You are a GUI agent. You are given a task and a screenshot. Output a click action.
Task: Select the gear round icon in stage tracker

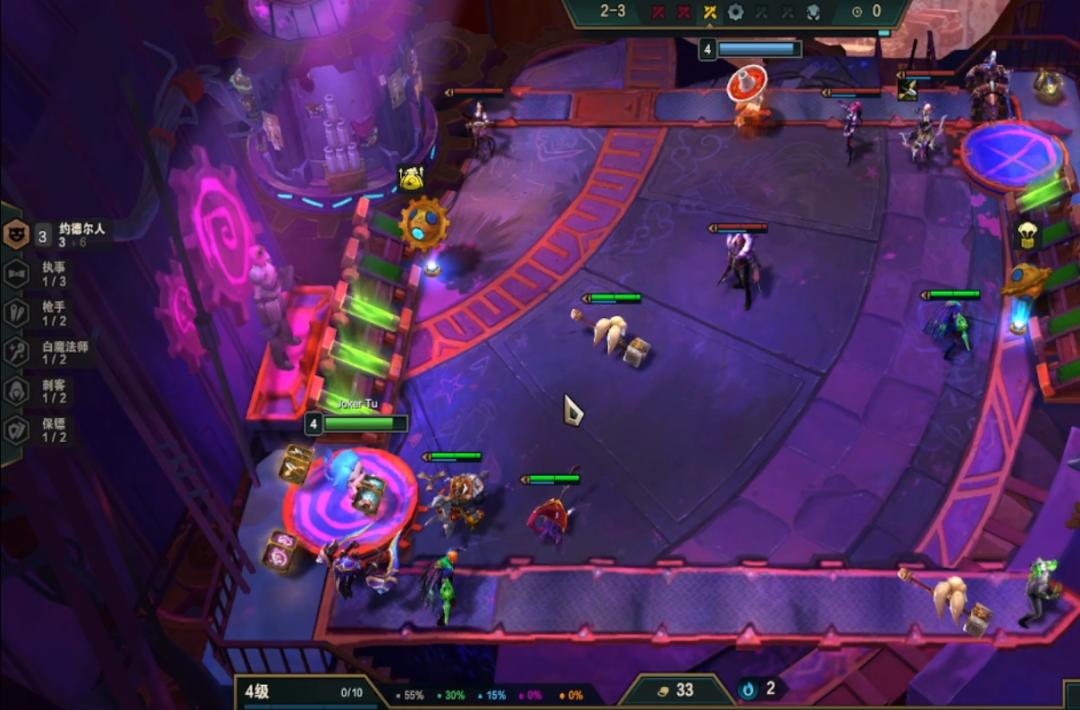click(736, 12)
